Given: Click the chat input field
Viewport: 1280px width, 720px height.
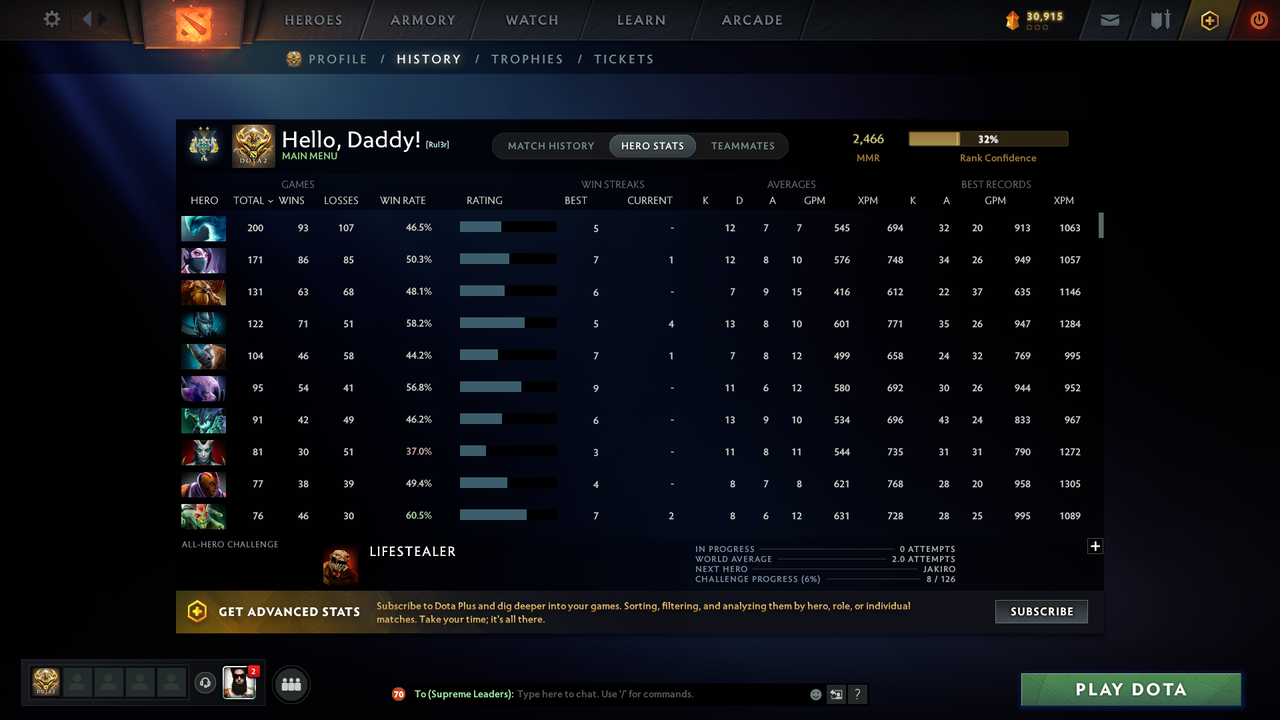Looking at the screenshot, I should (650, 693).
